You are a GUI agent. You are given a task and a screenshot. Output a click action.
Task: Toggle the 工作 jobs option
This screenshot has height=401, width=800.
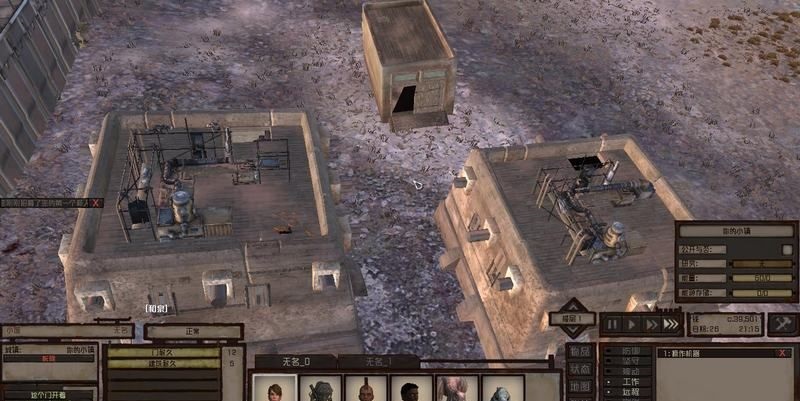pos(630,381)
